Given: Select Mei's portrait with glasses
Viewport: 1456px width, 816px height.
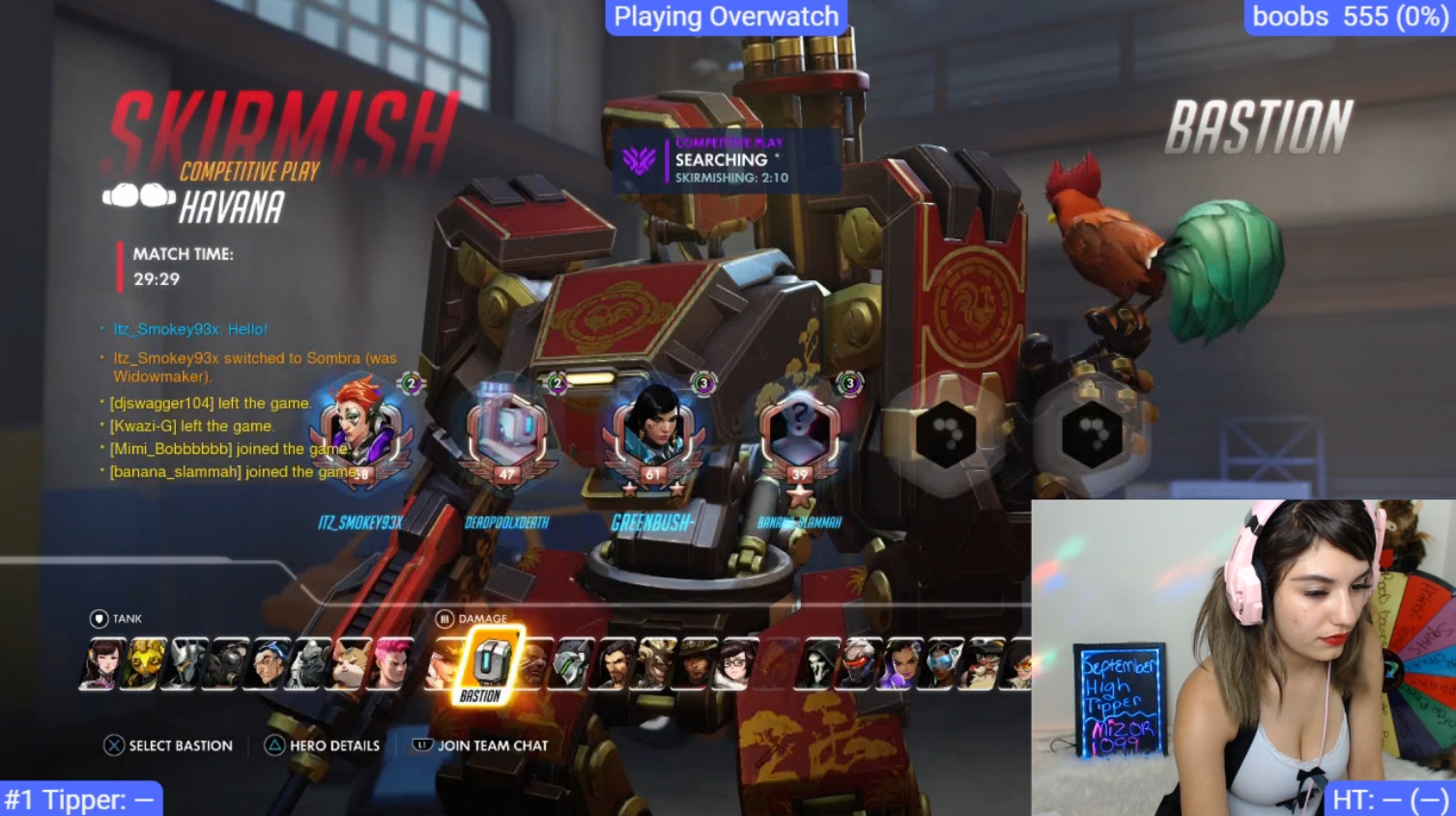Looking at the screenshot, I should 739,665.
